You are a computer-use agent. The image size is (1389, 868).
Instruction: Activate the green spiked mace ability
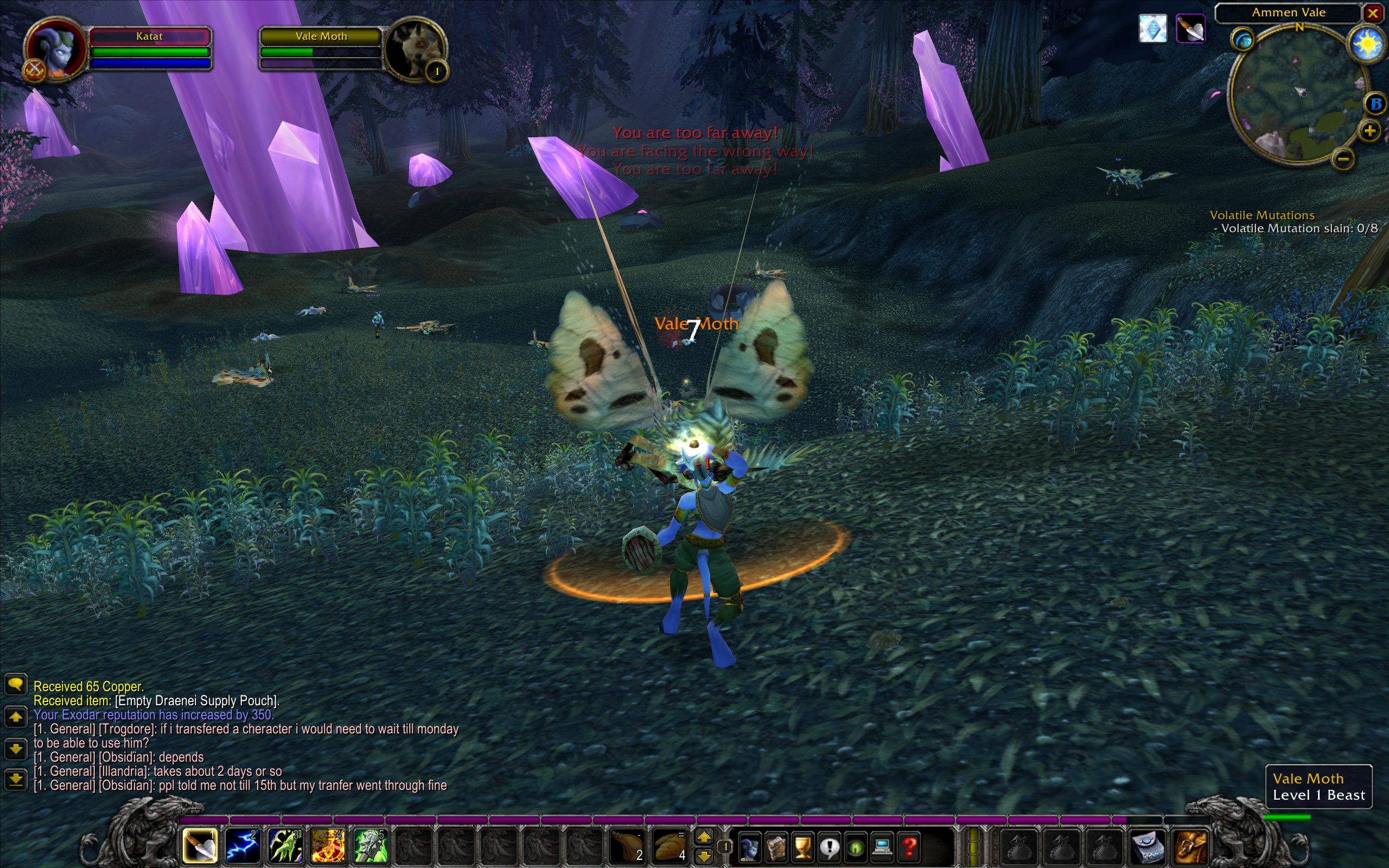tap(370, 846)
